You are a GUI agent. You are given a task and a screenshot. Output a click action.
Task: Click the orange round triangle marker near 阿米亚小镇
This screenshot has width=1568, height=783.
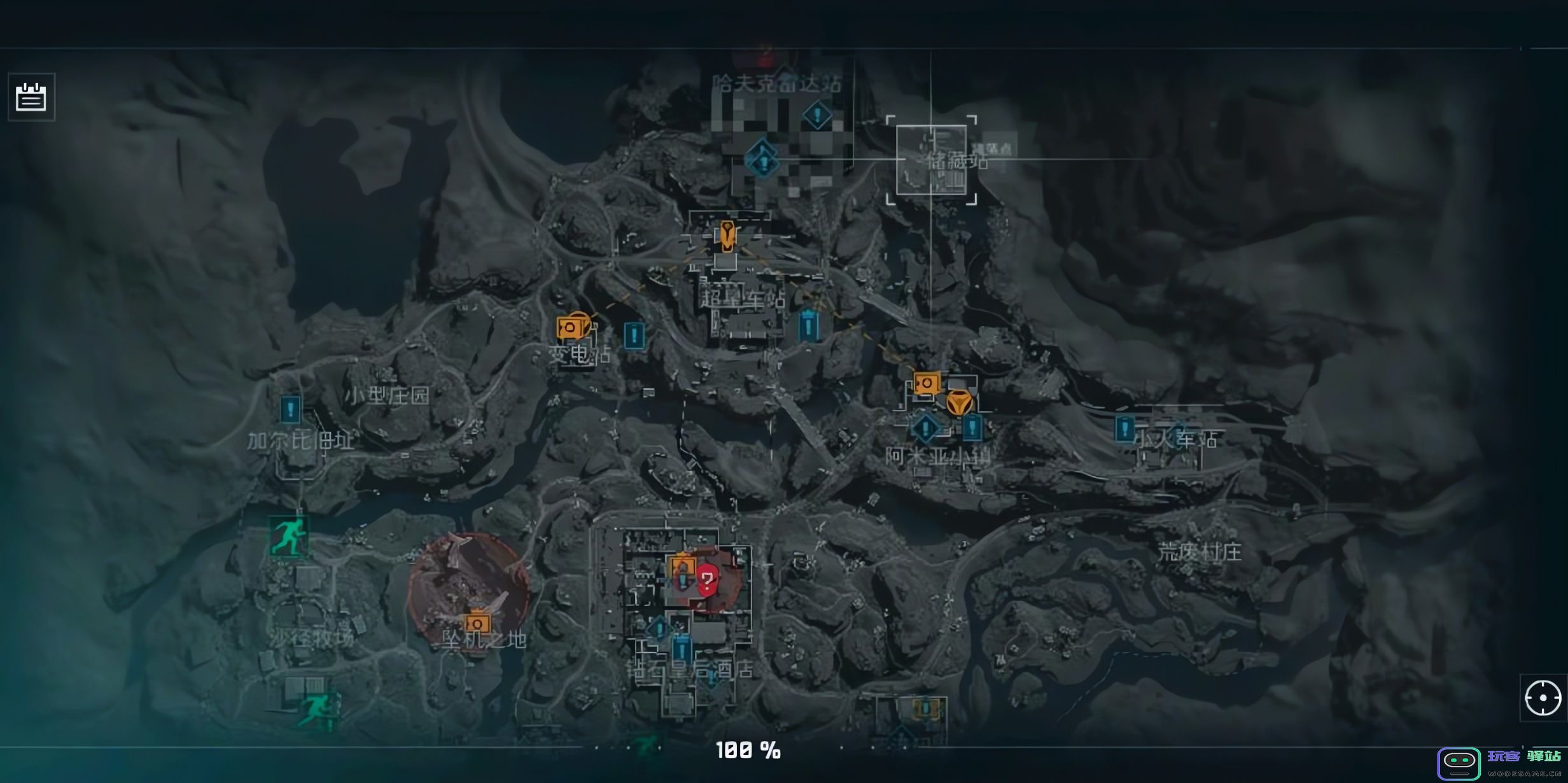tap(958, 404)
